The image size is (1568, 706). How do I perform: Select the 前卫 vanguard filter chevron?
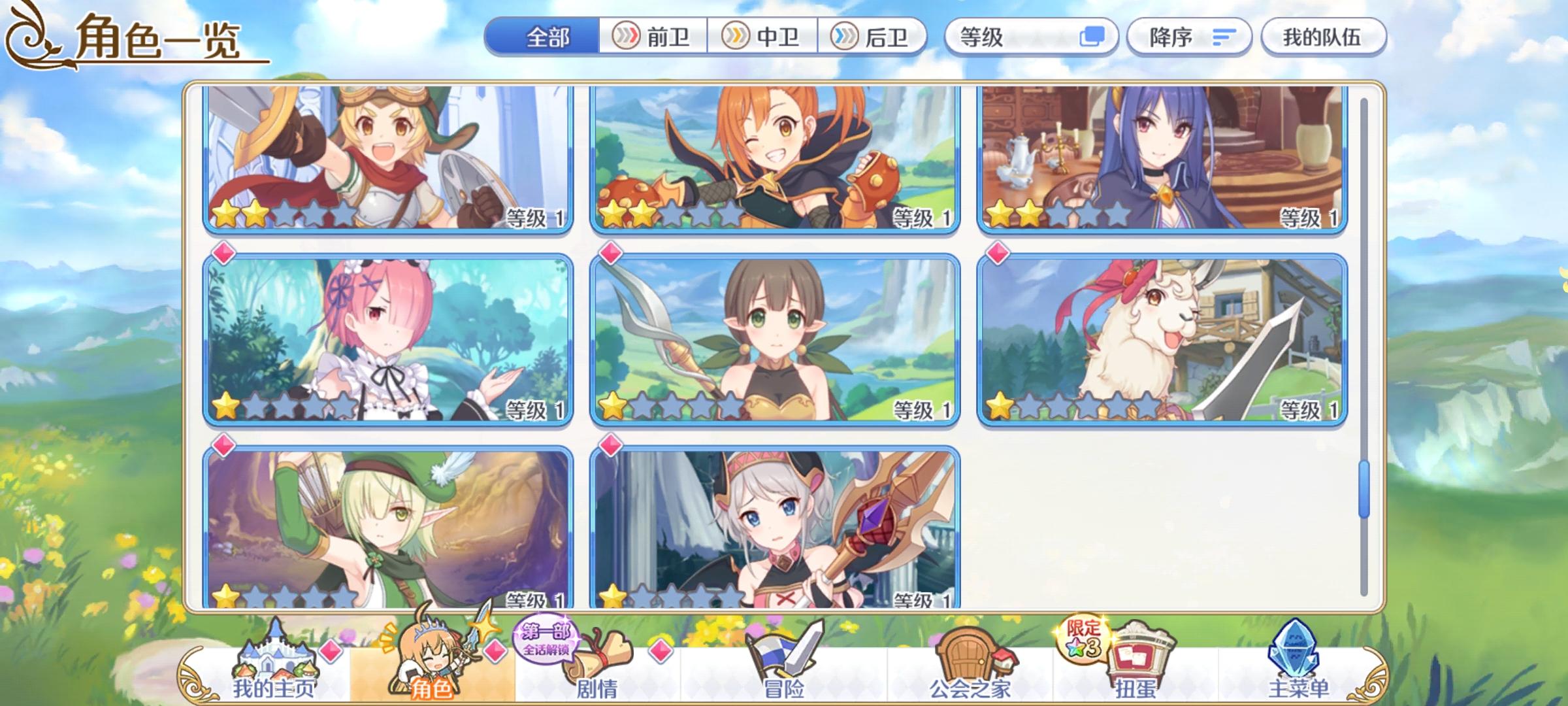click(x=653, y=37)
